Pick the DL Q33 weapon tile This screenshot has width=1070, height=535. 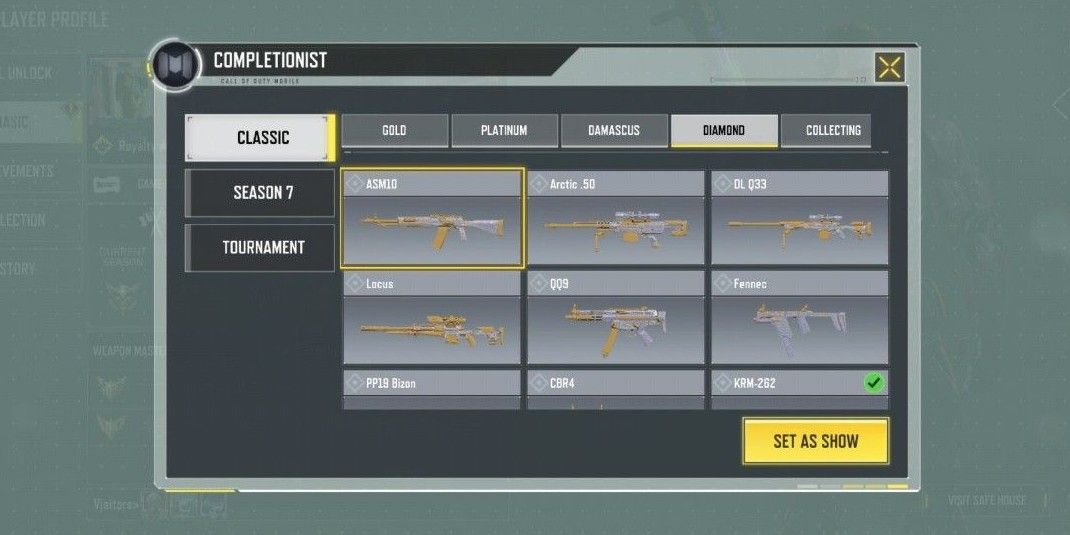coord(800,219)
